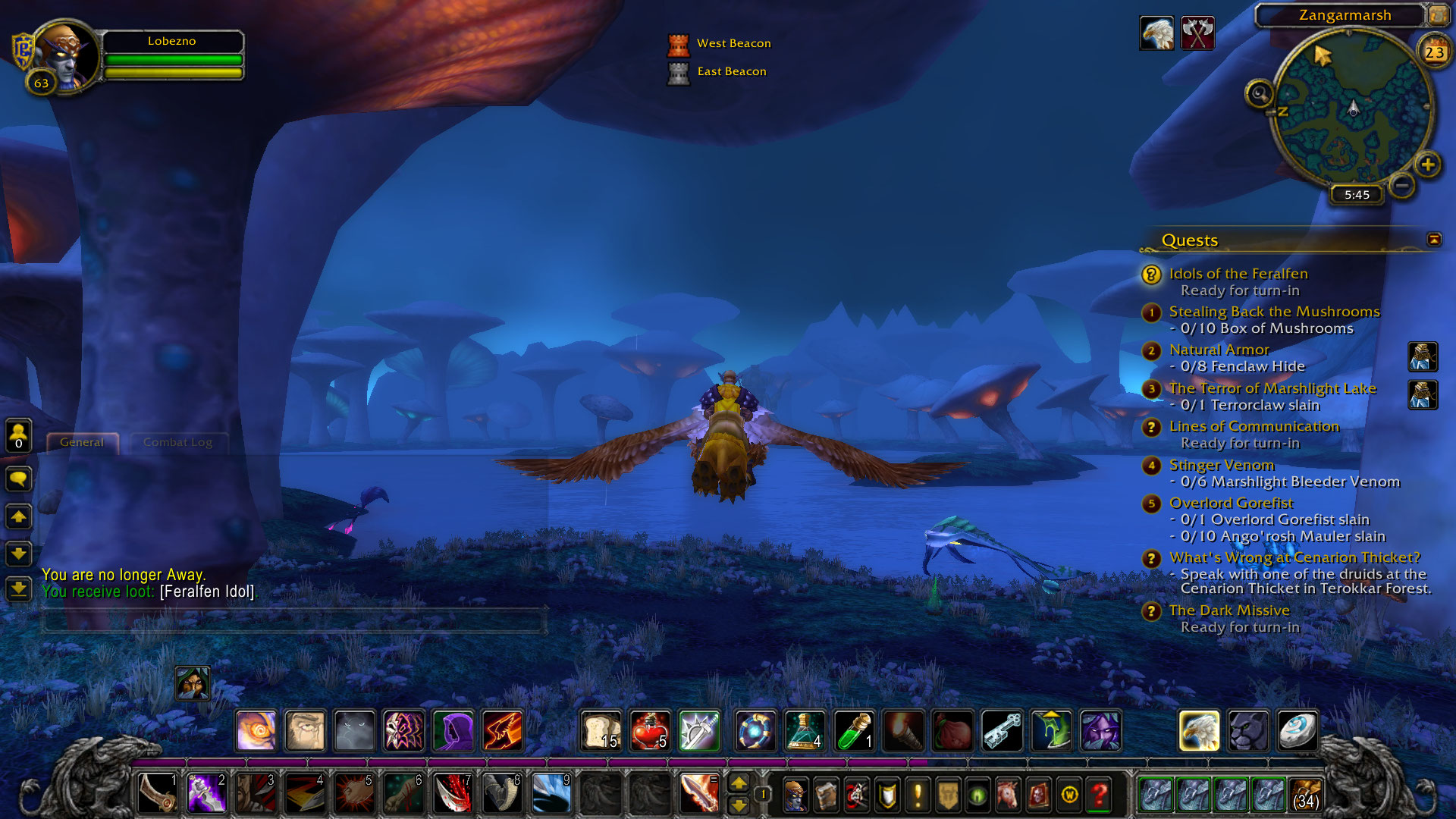Select the General chat tab
Screen dimensions: 1456x819
point(82,442)
